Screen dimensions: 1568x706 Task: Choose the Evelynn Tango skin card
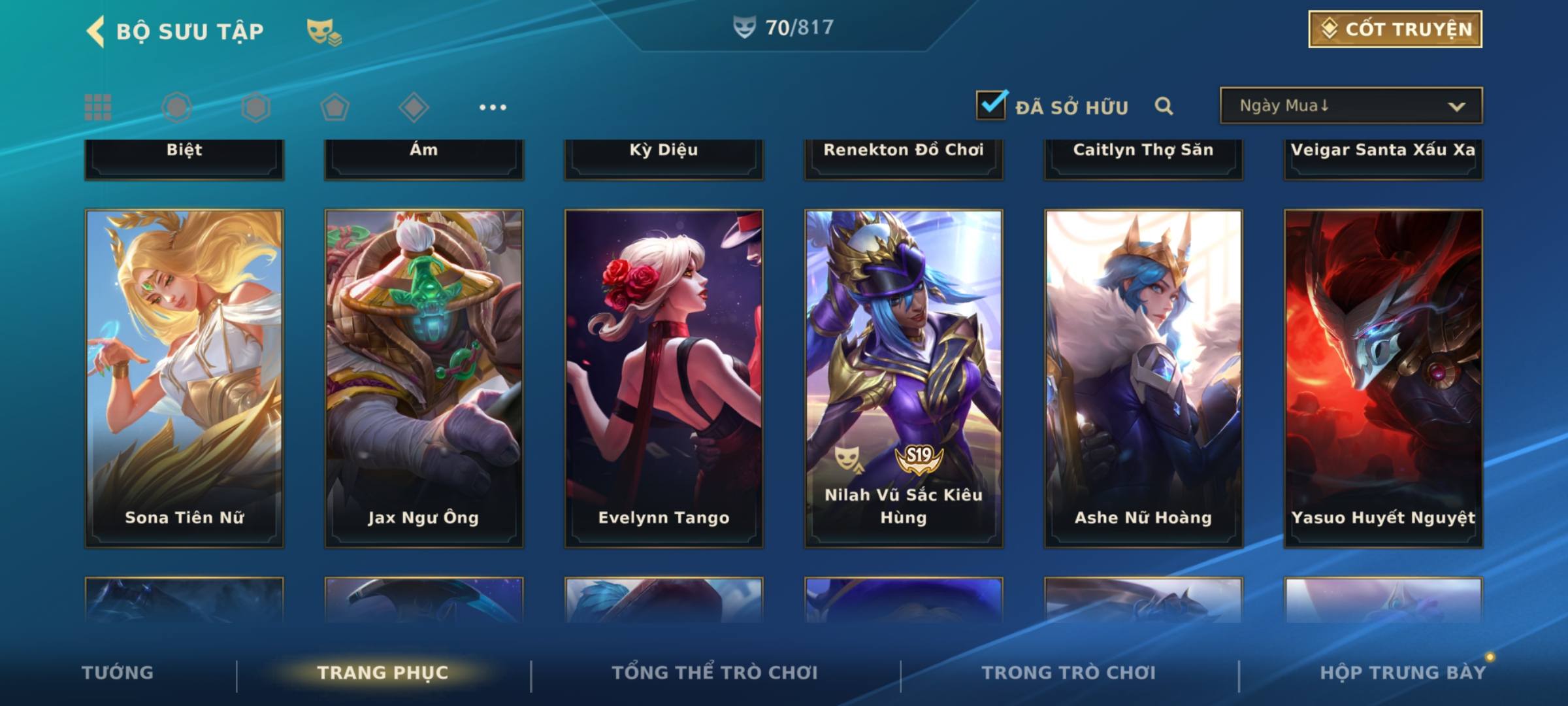click(664, 378)
